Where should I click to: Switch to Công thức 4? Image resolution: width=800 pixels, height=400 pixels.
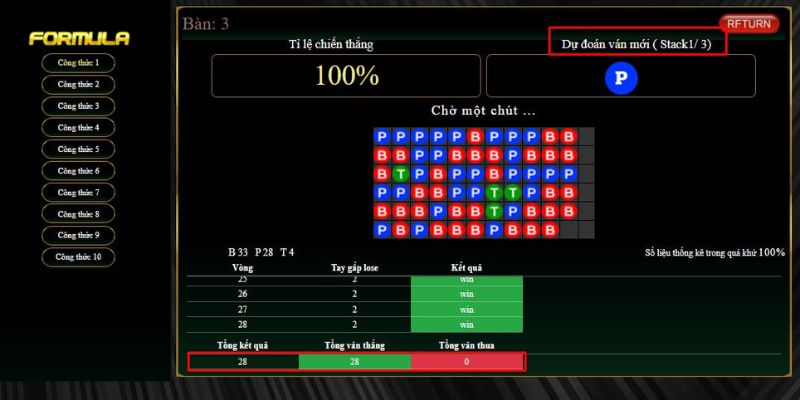coord(78,128)
